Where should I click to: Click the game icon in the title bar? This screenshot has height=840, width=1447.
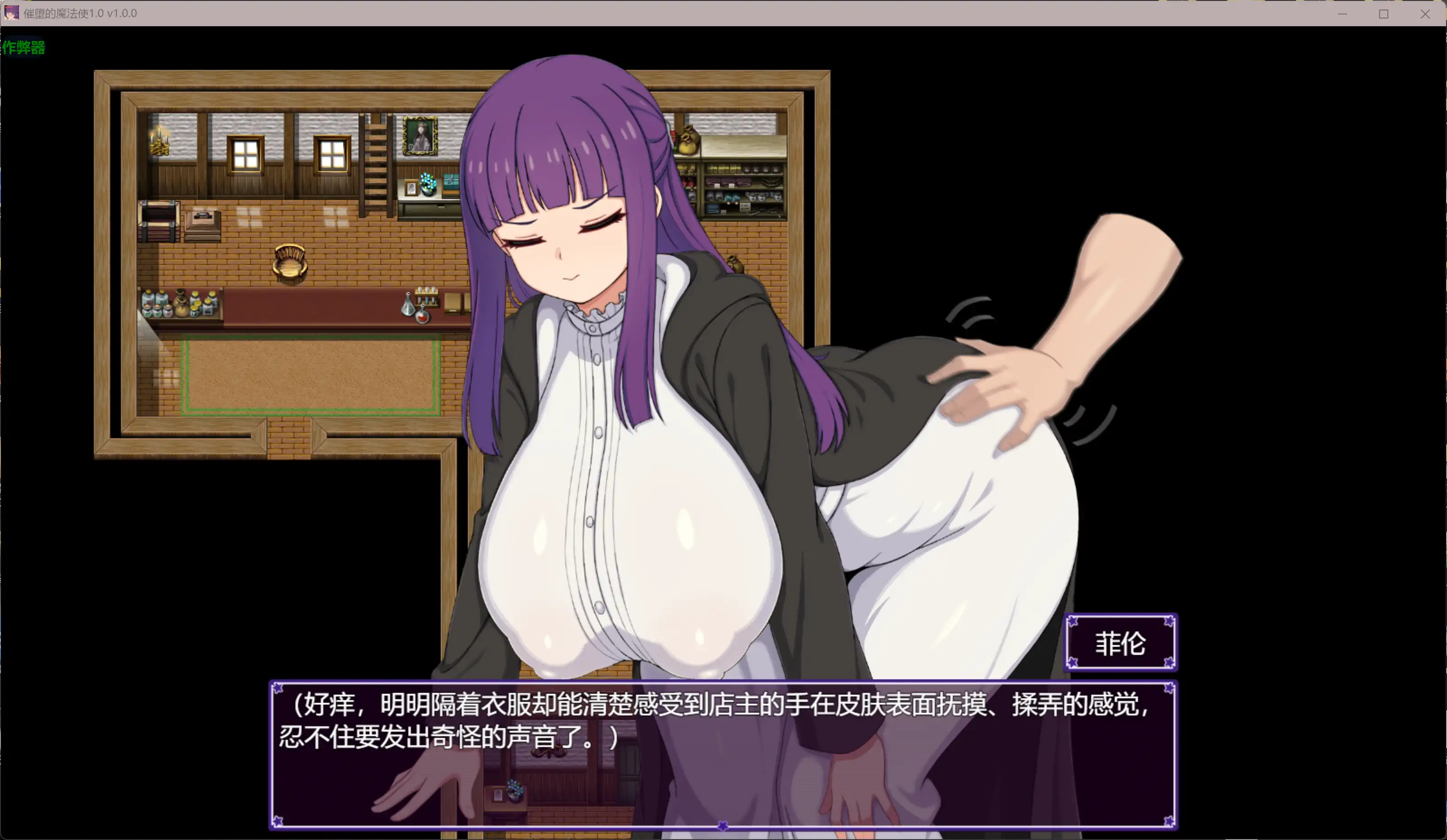click(x=13, y=13)
